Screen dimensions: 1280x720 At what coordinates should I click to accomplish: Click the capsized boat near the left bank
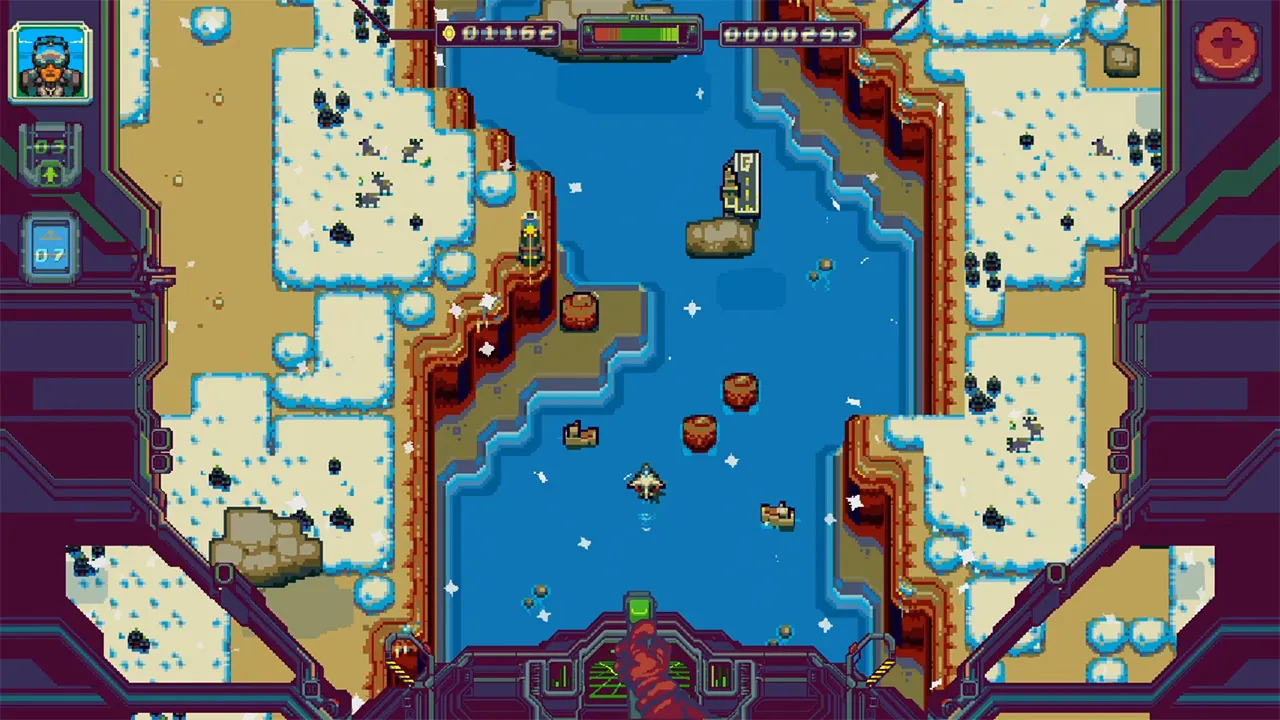tap(582, 433)
